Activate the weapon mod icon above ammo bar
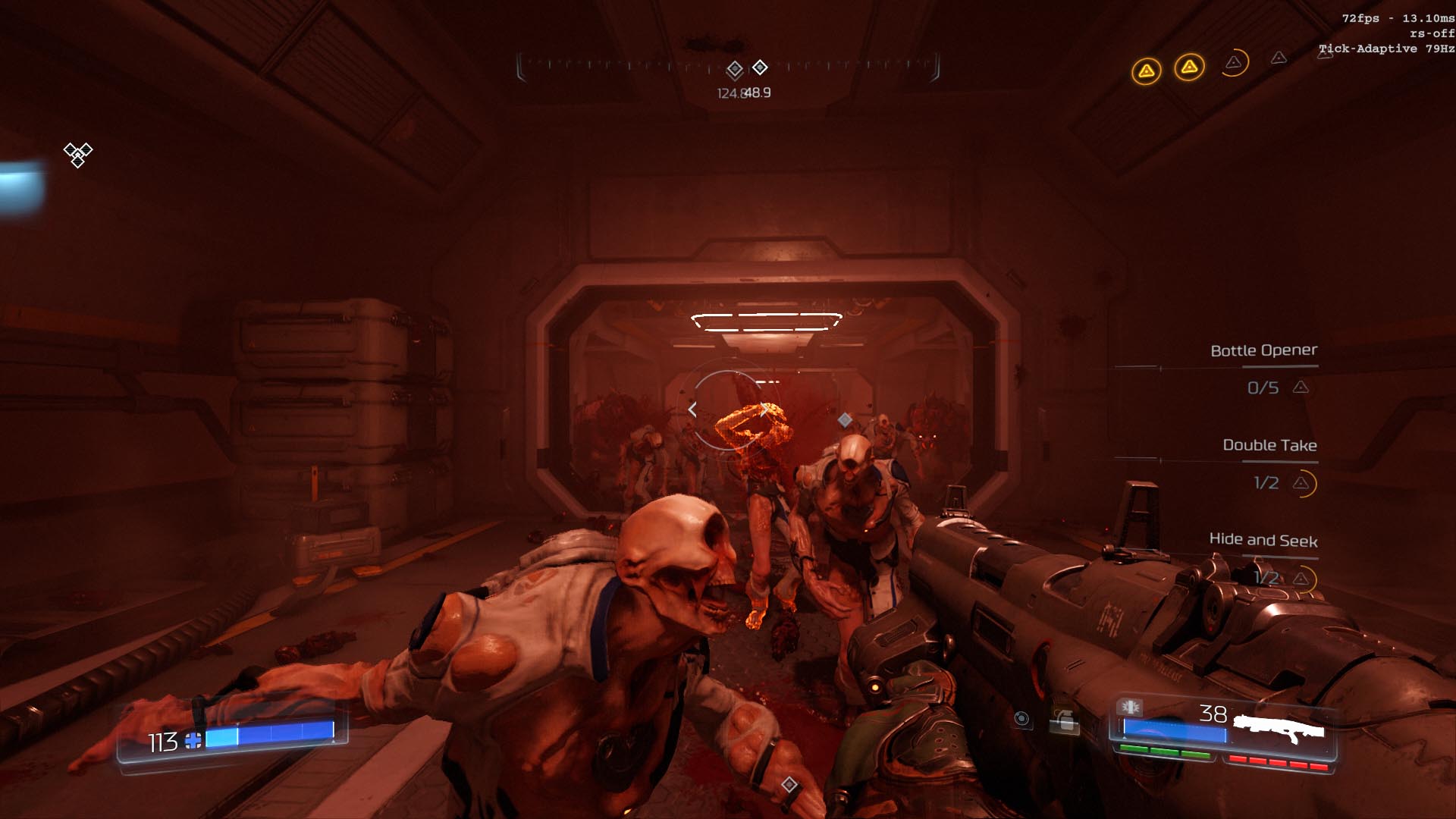The width and height of the screenshot is (1456, 819). coord(1130,707)
